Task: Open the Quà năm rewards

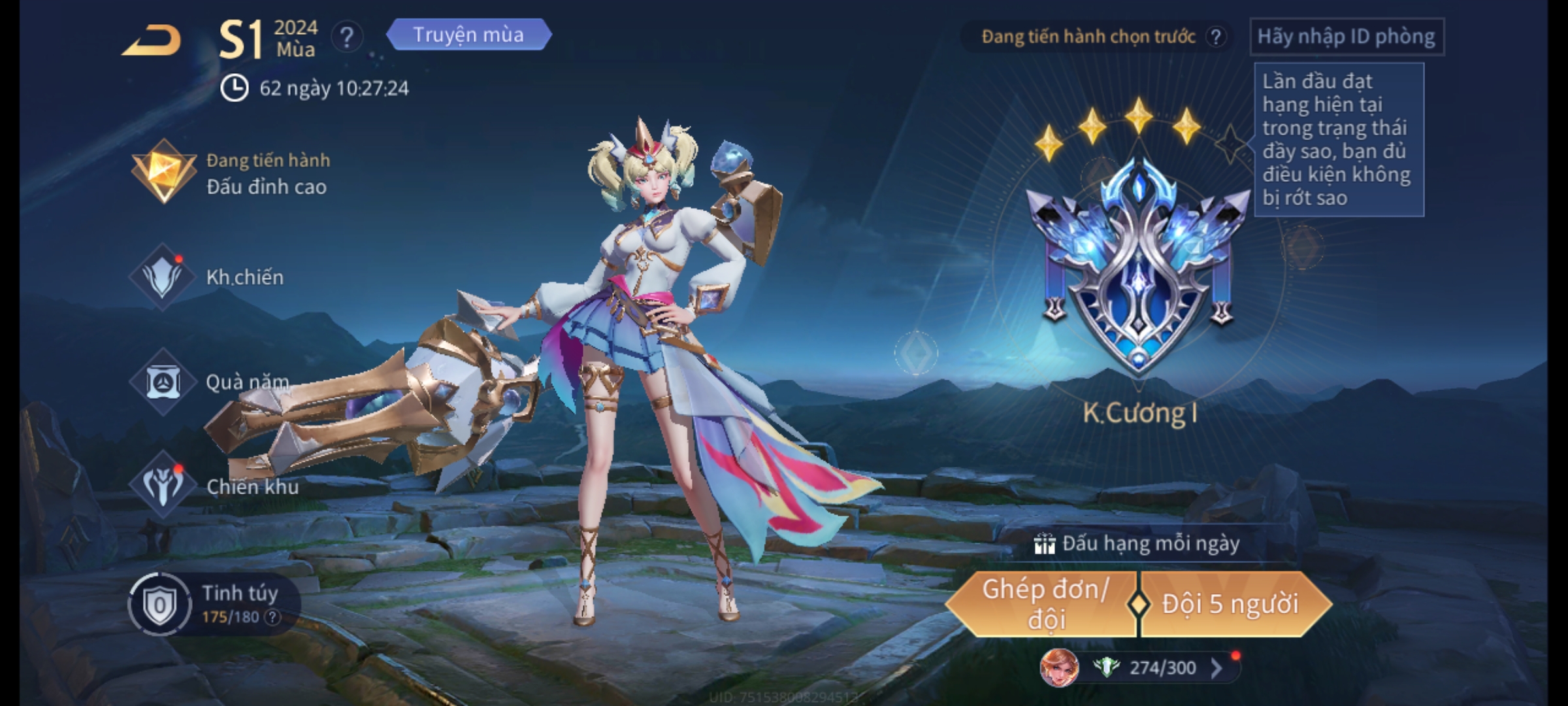Action: coord(210,382)
